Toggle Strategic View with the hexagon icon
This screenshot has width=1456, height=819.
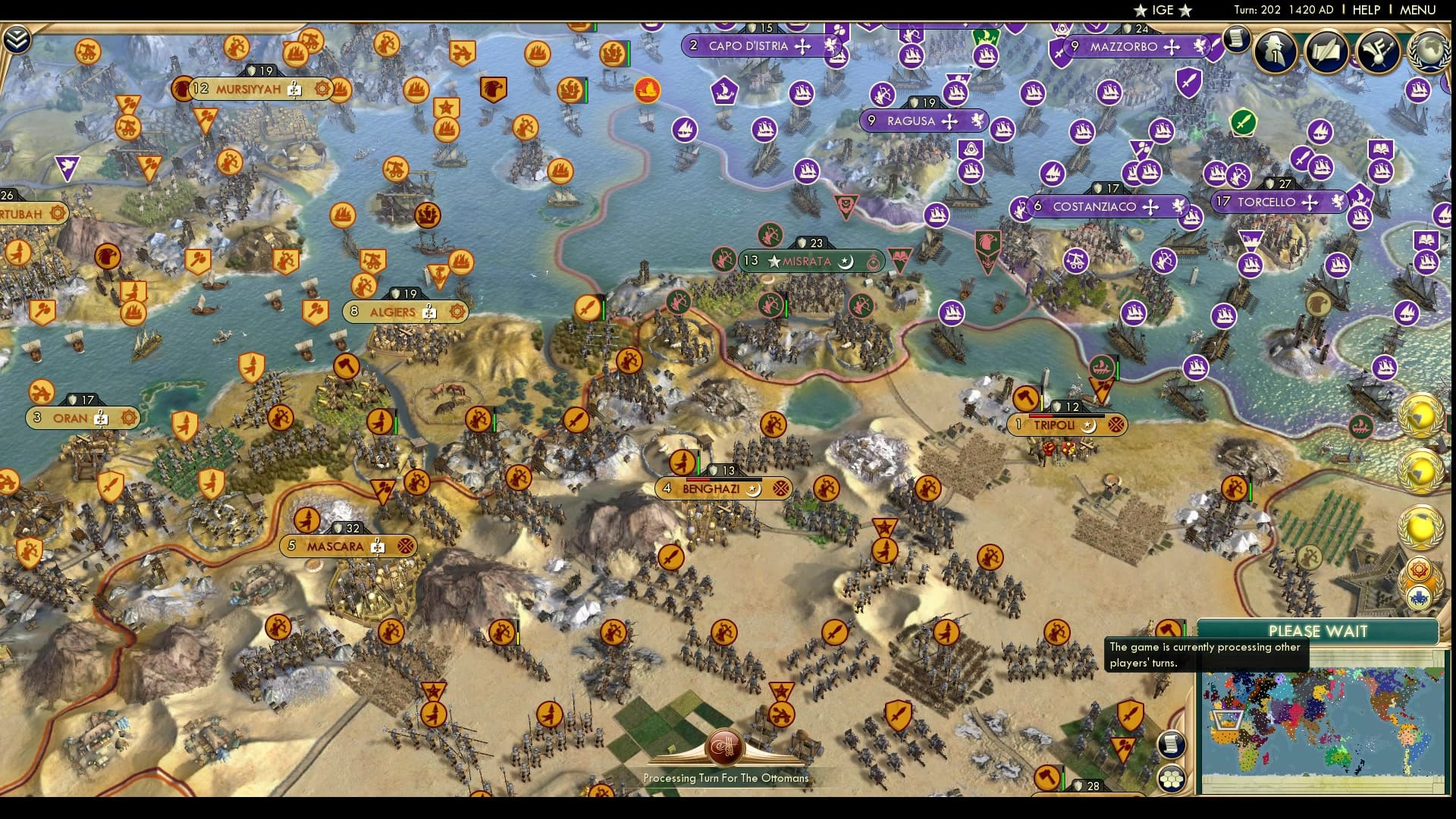[x=1171, y=778]
